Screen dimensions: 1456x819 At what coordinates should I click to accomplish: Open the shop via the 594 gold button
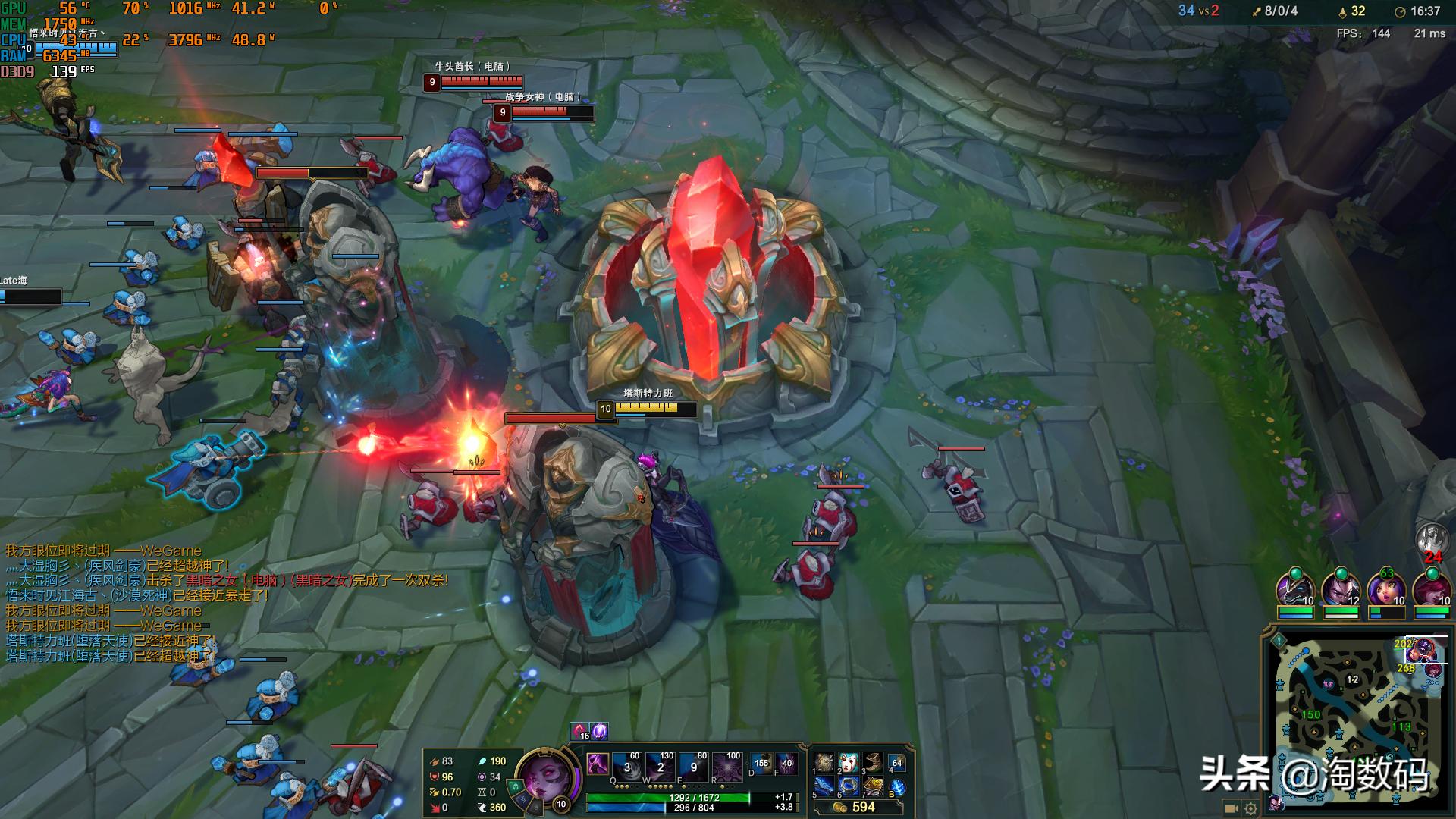[x=857, y=807]
